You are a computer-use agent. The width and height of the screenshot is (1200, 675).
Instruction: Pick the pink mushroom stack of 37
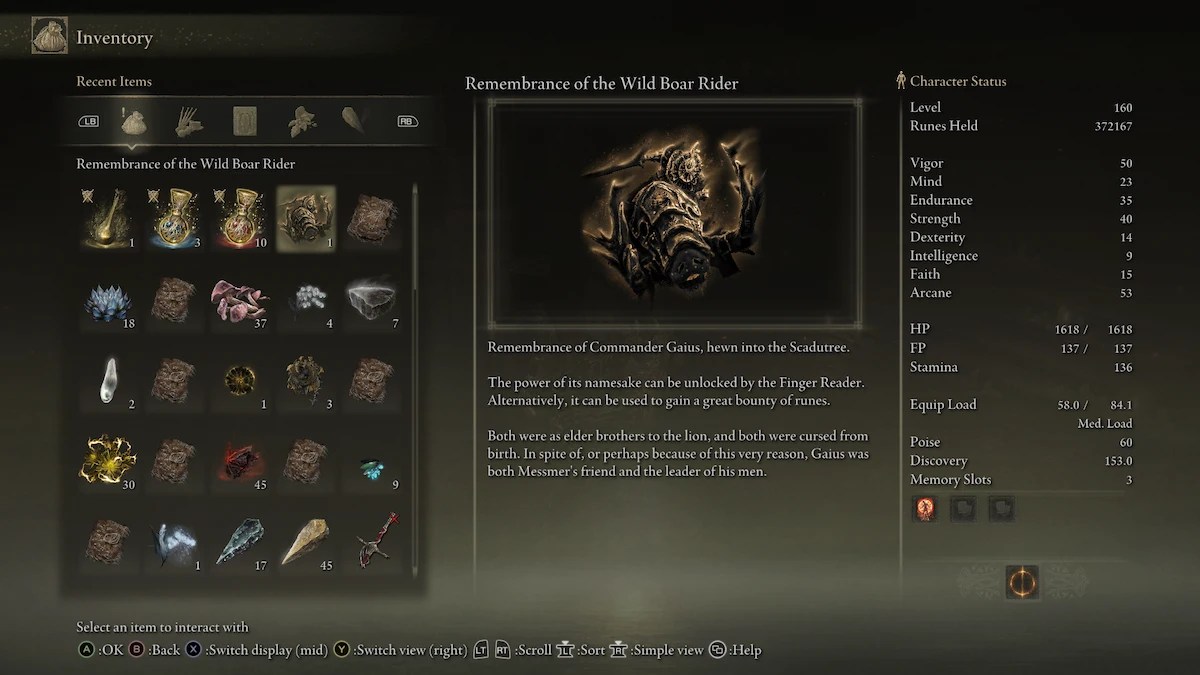(239, 299)
